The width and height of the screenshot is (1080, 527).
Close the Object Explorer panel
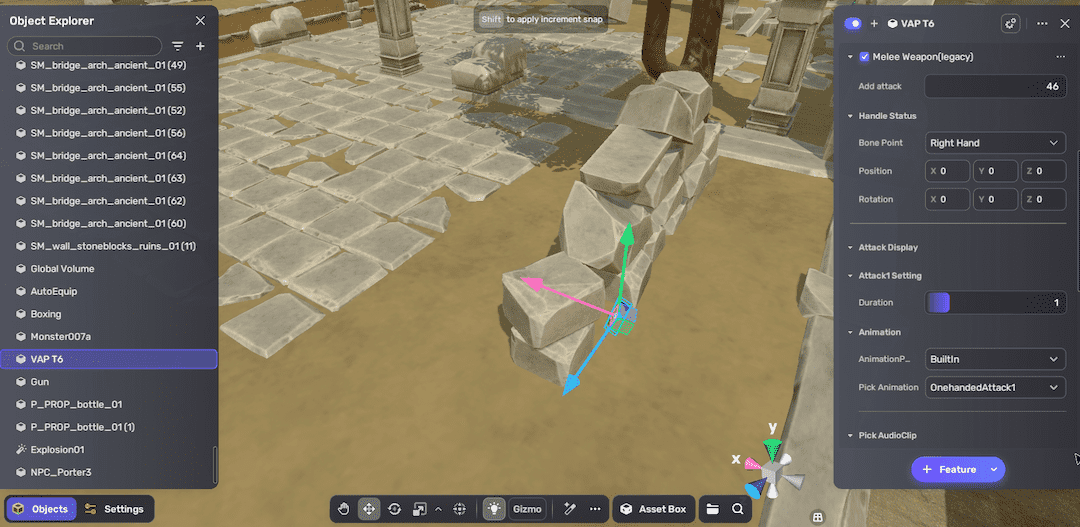coord(200,21)
